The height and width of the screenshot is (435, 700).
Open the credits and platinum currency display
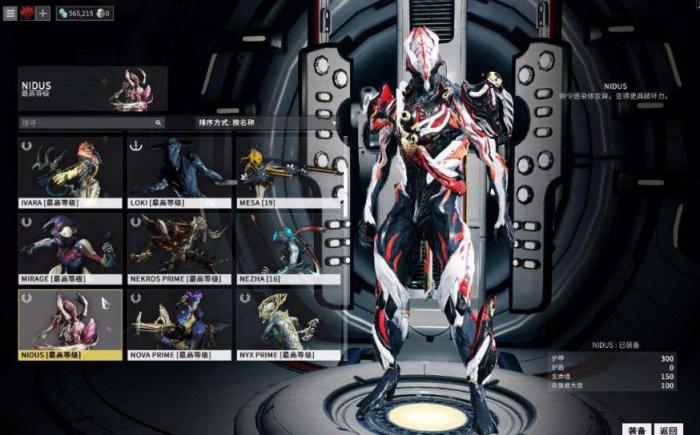pyautogui.click(x=85, y=13)
